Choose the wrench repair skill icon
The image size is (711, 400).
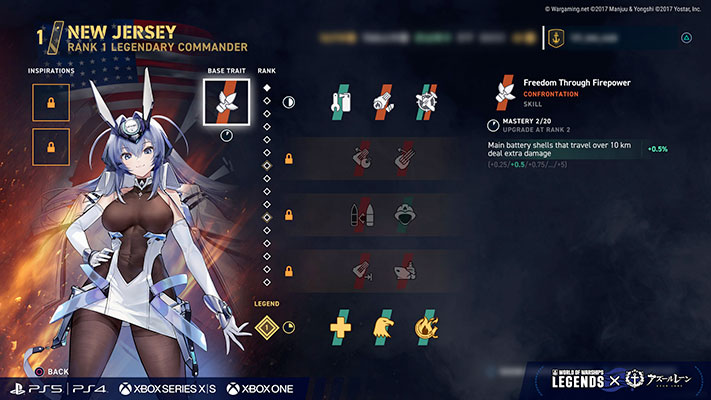click(x=341, y=101)
